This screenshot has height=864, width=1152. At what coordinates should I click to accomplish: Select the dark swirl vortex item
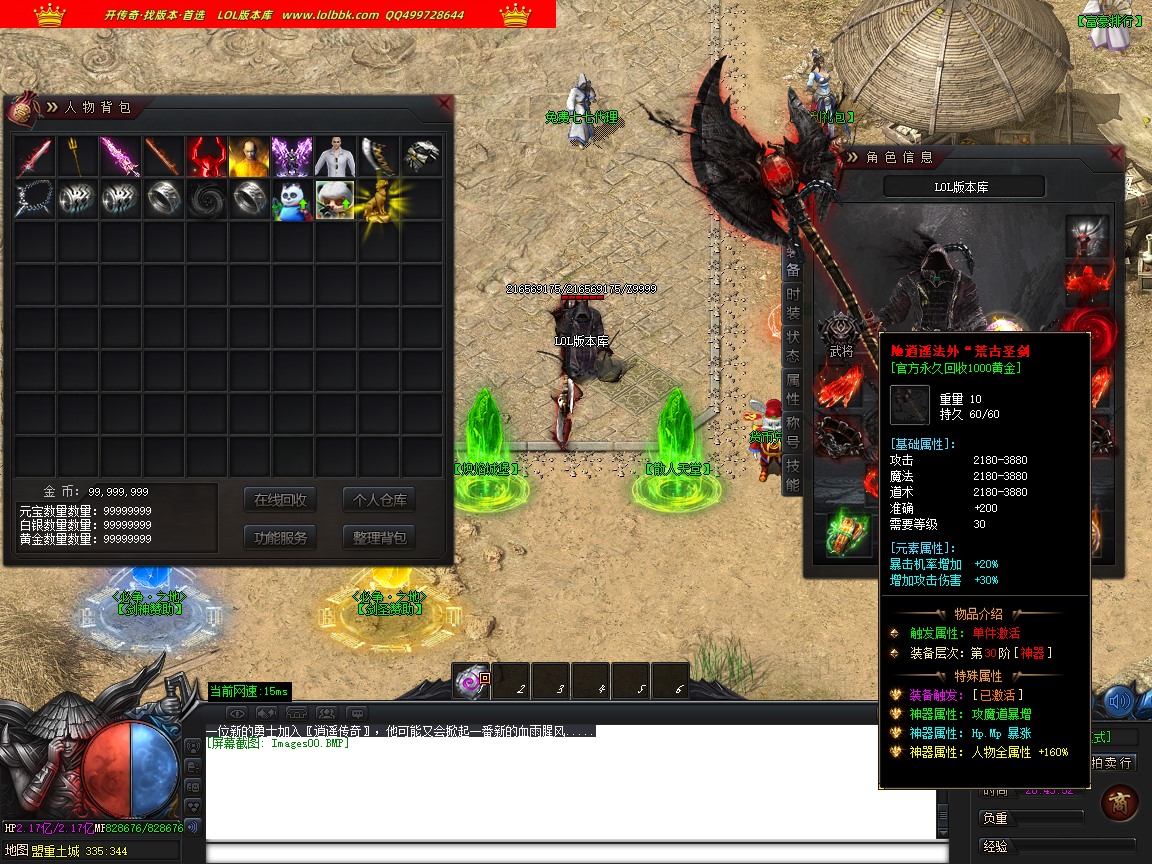click(206, 200)
